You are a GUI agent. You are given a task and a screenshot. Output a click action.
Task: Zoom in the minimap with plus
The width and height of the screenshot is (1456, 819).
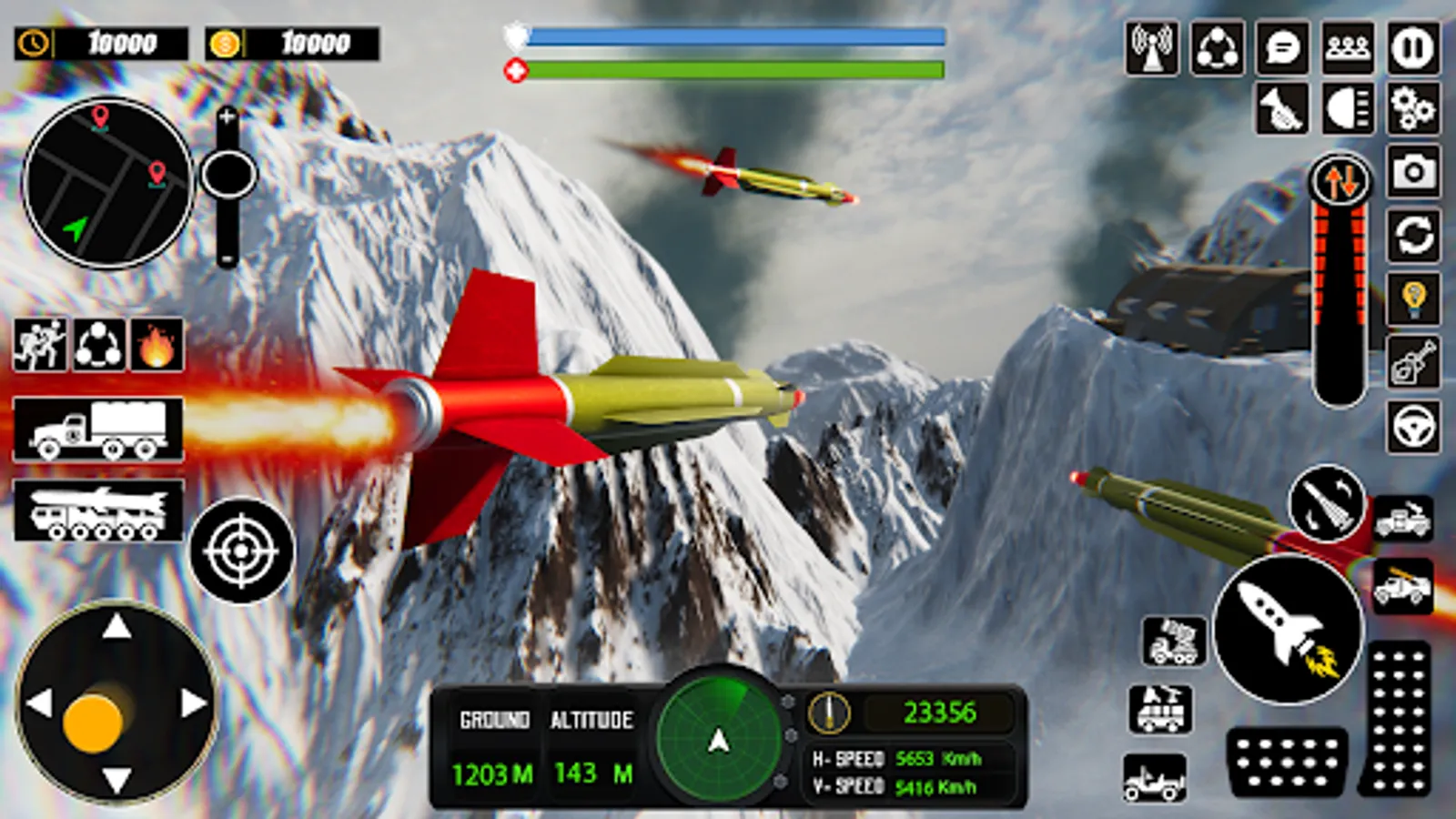click(227, 116)
